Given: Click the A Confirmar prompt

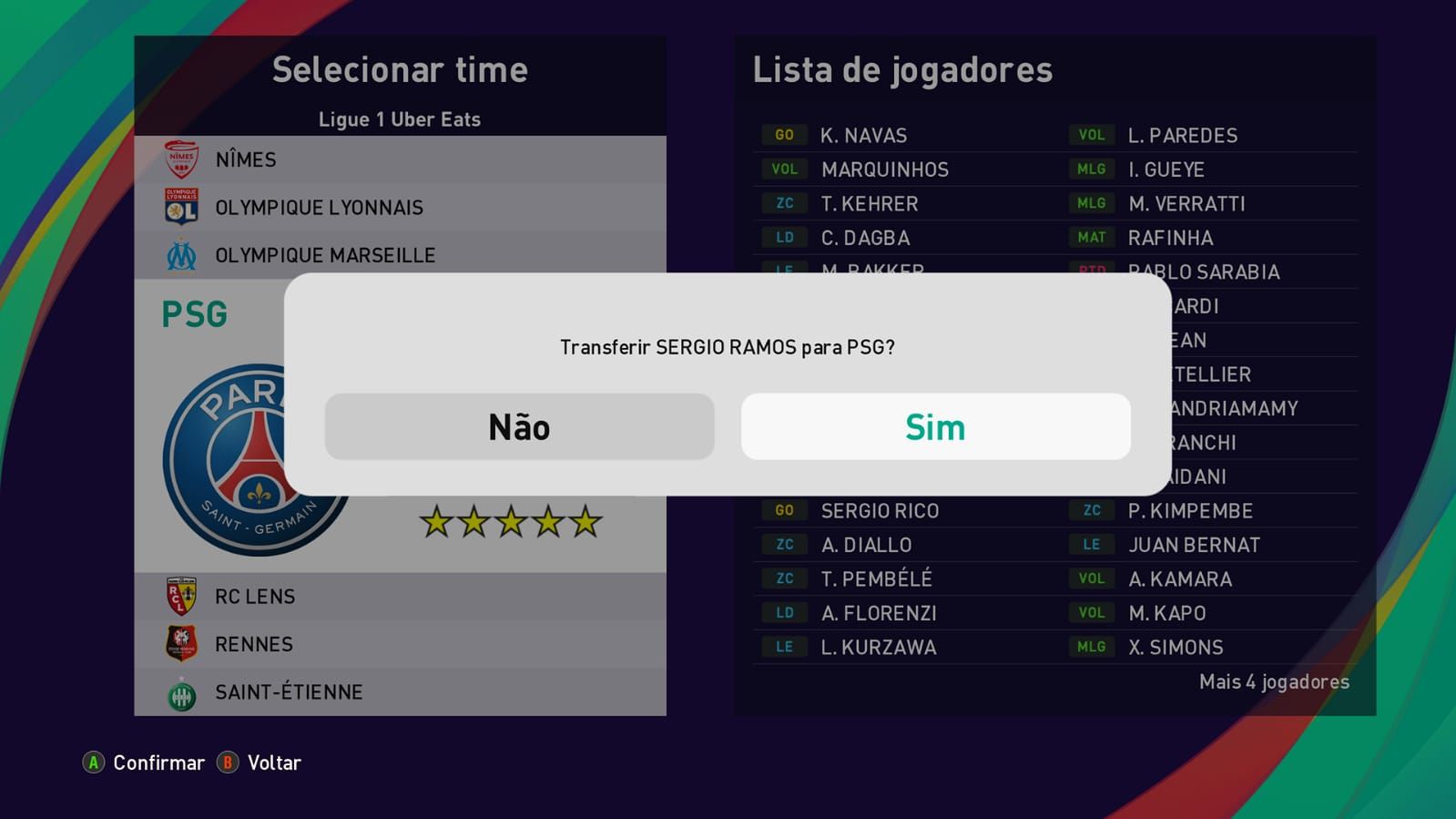Looking at the screenshot, I should (146, 763).
